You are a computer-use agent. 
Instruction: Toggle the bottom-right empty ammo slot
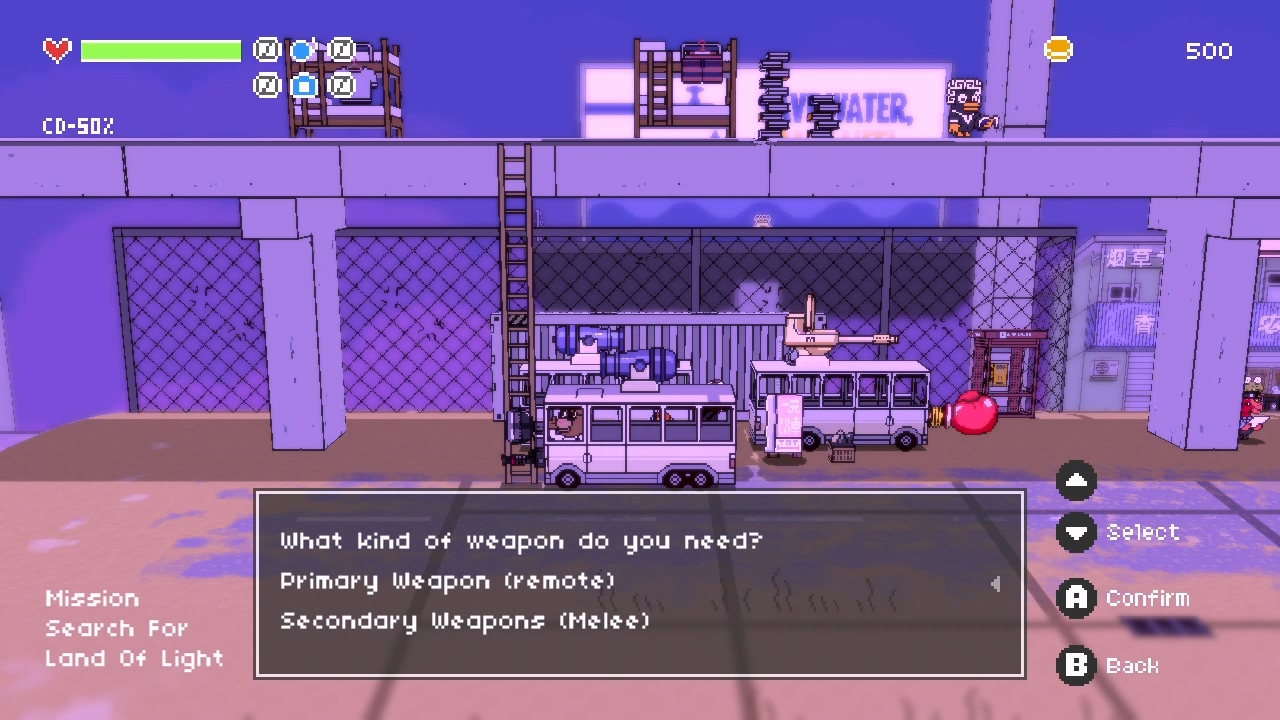point(341,86)
